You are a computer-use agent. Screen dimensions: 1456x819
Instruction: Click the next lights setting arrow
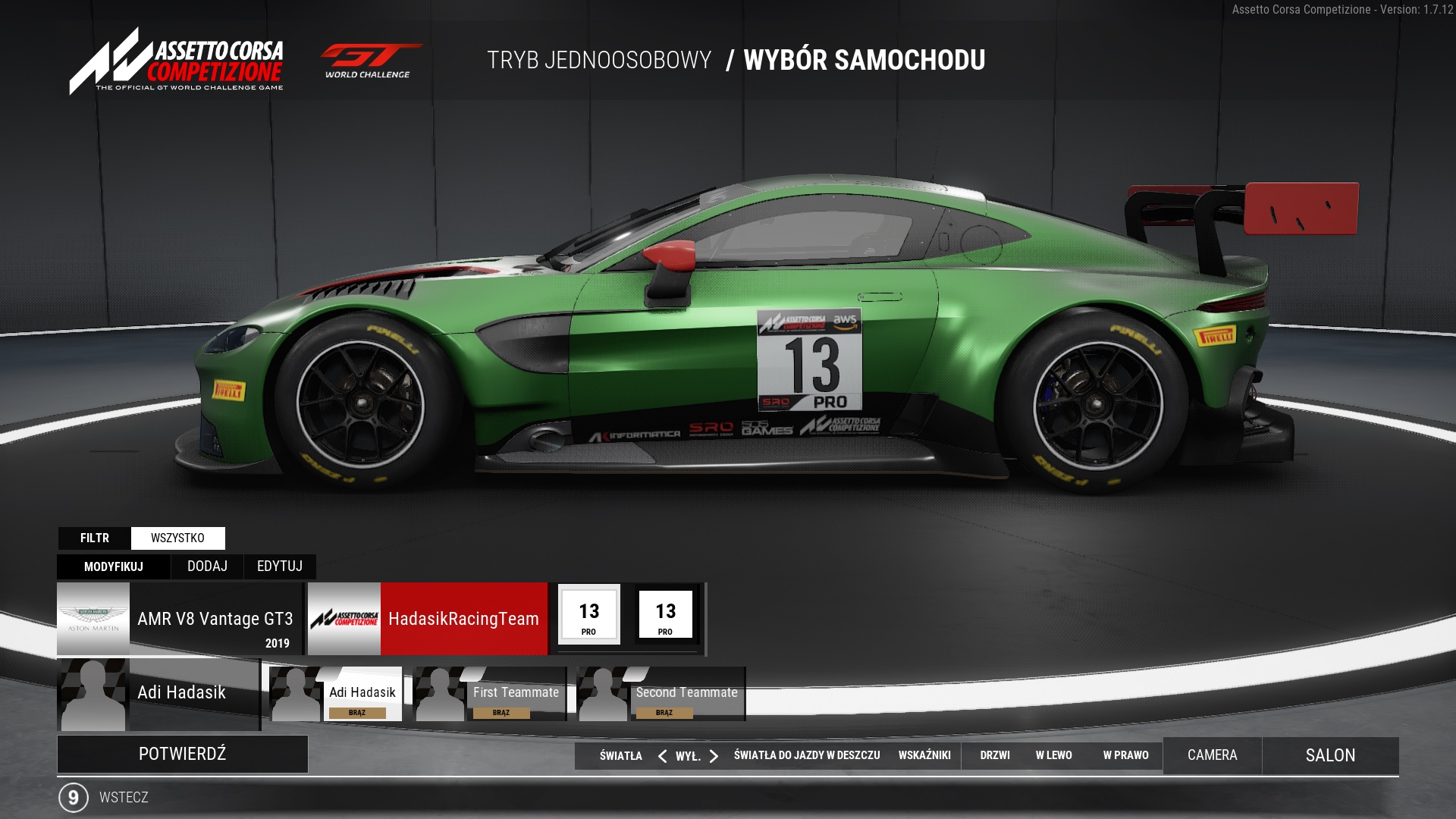[x=714, y=756]
